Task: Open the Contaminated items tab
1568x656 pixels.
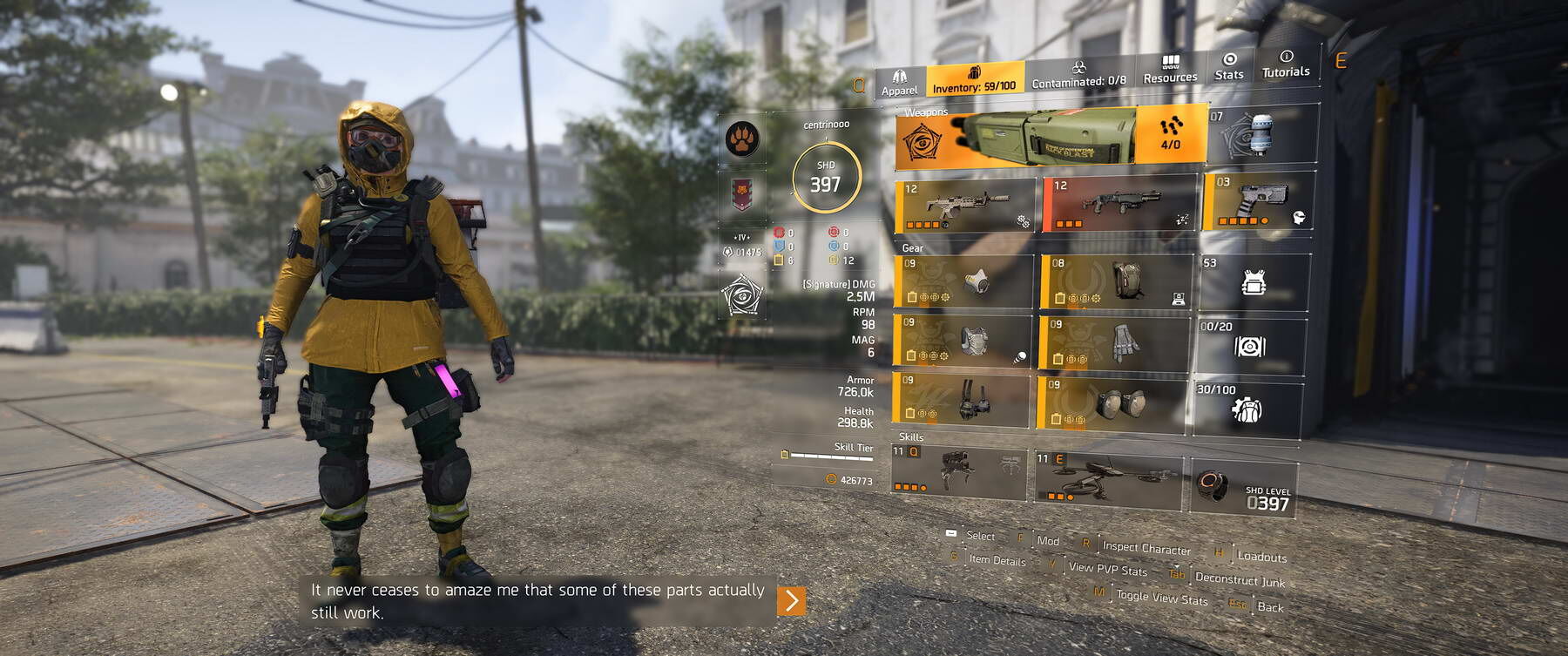Action: (x=1078, y=75)
